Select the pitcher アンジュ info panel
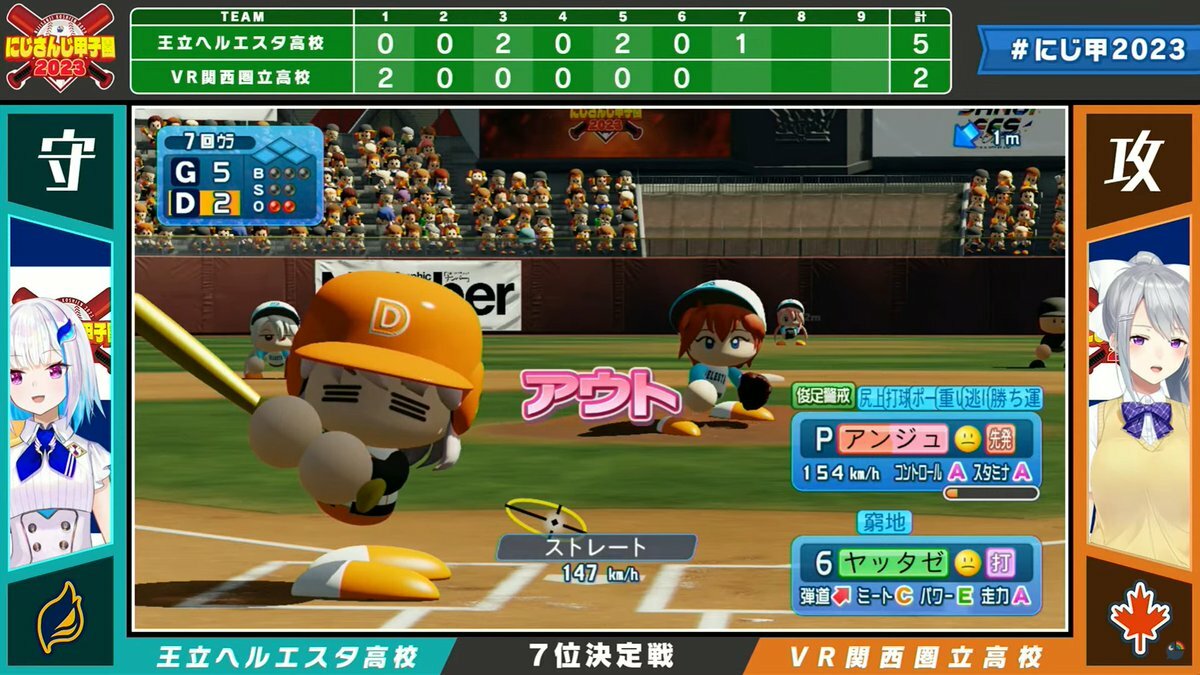This screenshot has width=1200, height=675. 915,452
